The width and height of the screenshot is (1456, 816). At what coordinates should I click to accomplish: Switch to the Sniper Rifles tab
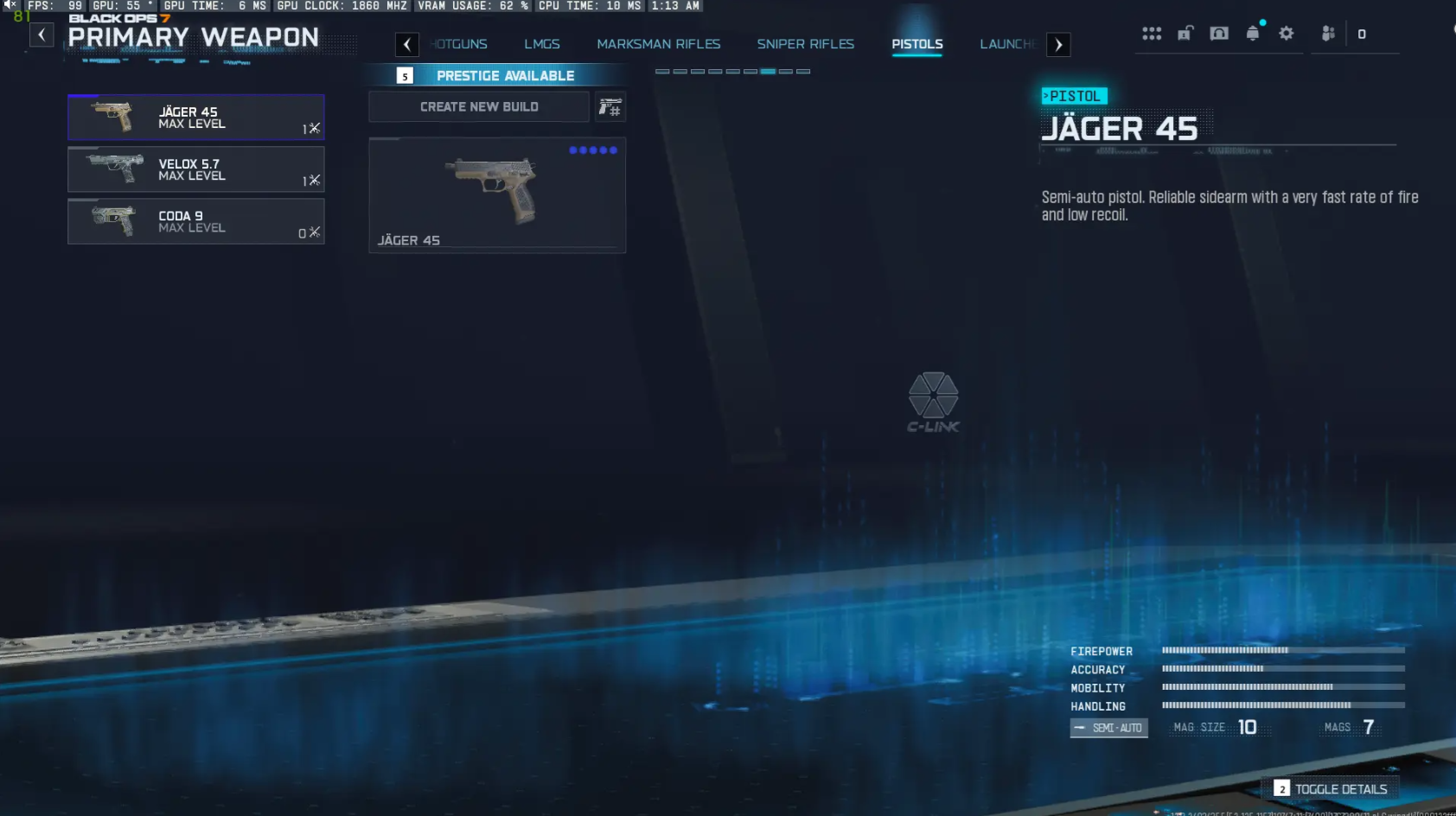806,44
